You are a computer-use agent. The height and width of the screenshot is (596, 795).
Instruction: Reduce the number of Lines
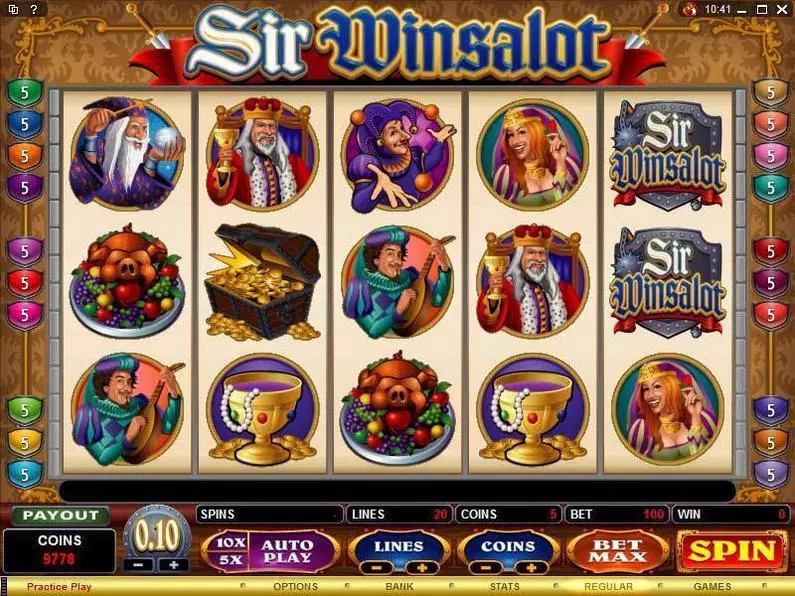pos(375,567)
